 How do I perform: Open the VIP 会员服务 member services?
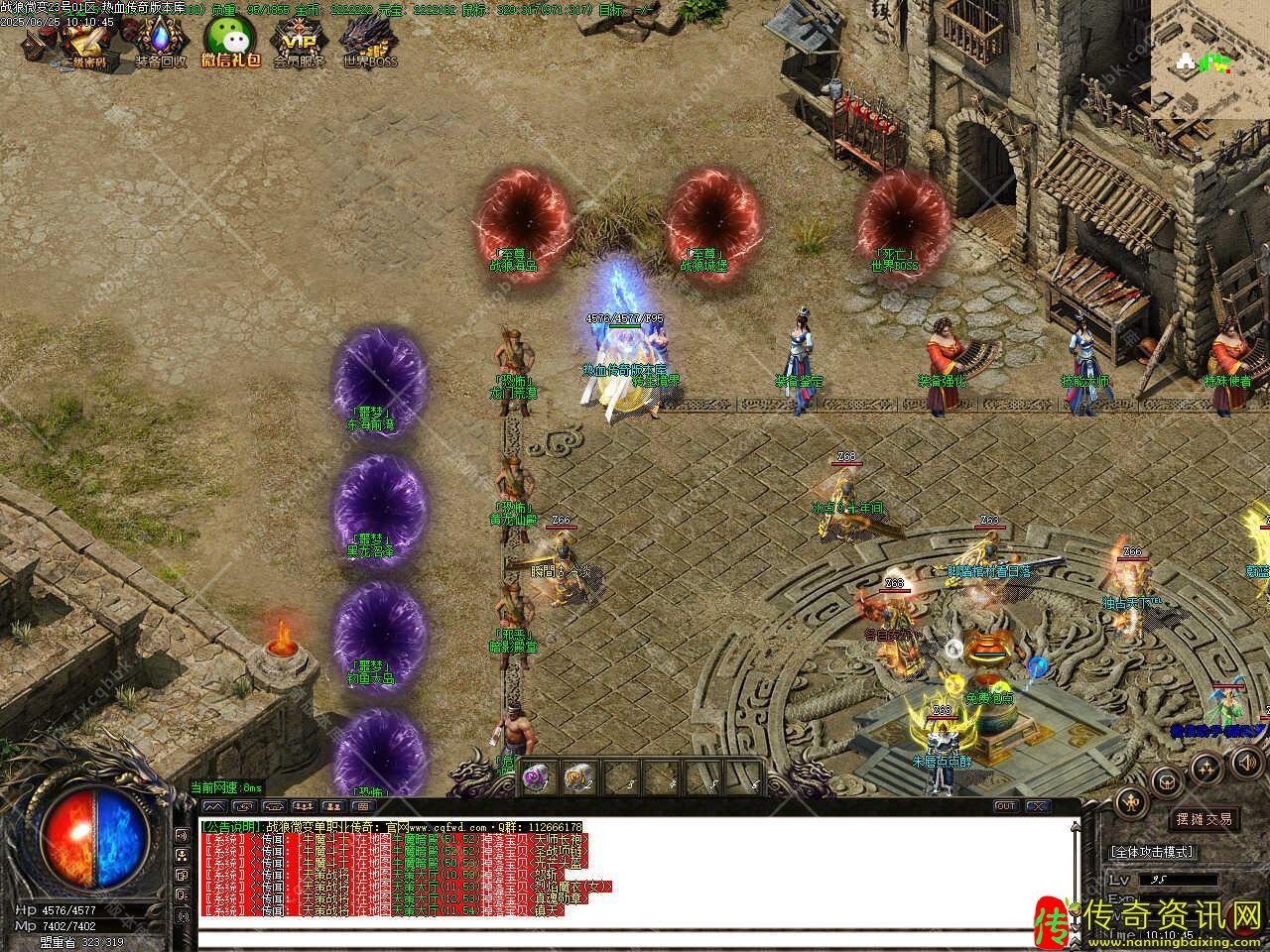click(300, 44)
